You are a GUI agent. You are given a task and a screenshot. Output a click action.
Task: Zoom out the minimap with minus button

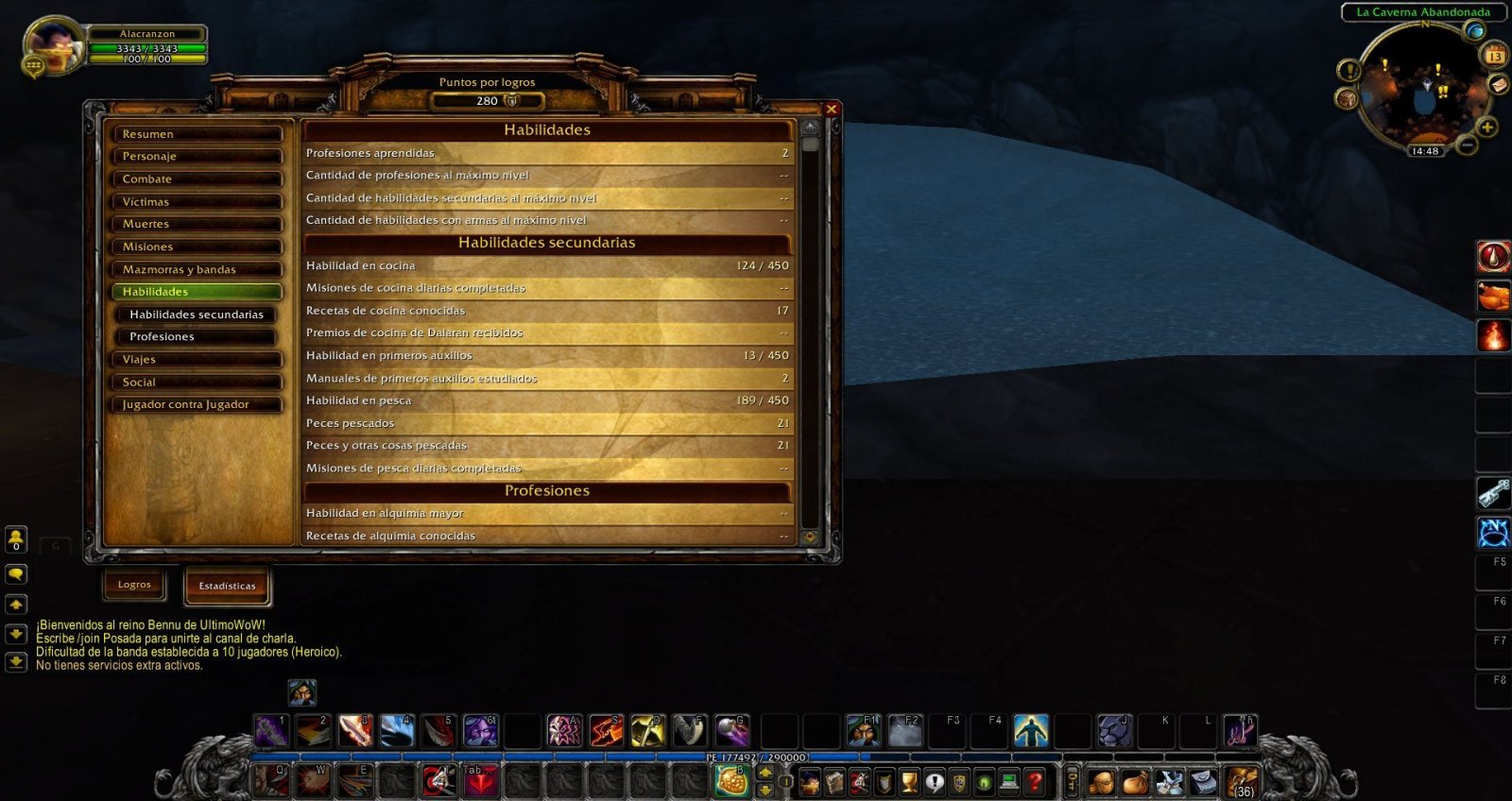(x=1468, y=145)
